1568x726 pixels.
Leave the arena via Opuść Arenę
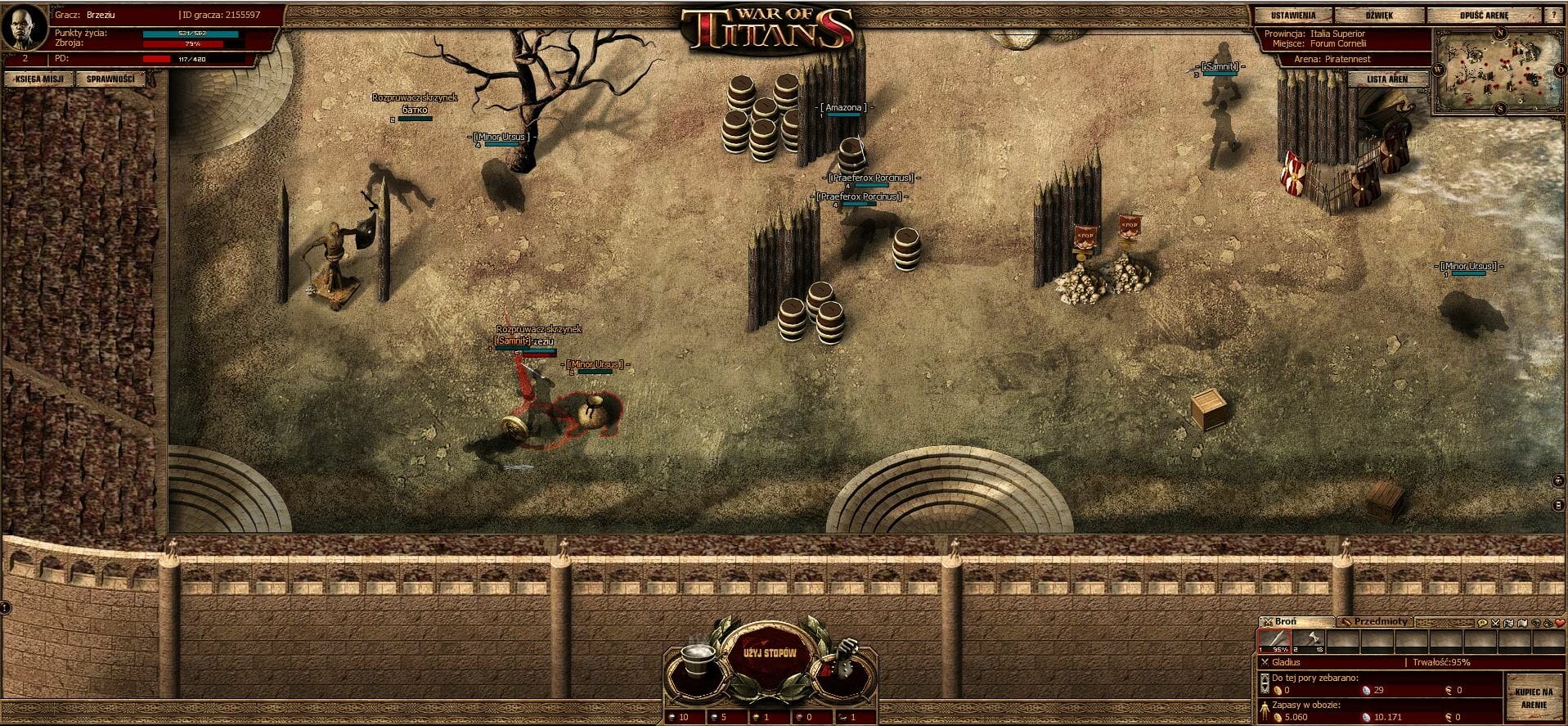click(x=1484, y=16)
